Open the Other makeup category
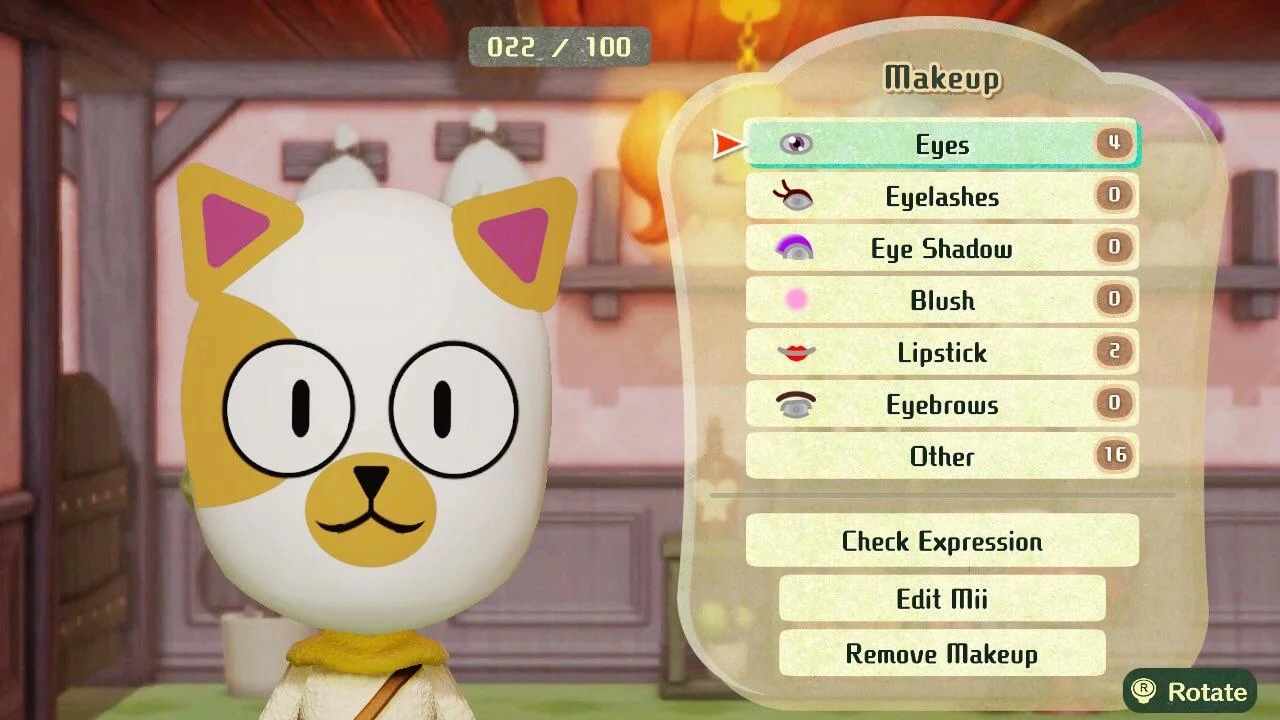 [940, 457]
